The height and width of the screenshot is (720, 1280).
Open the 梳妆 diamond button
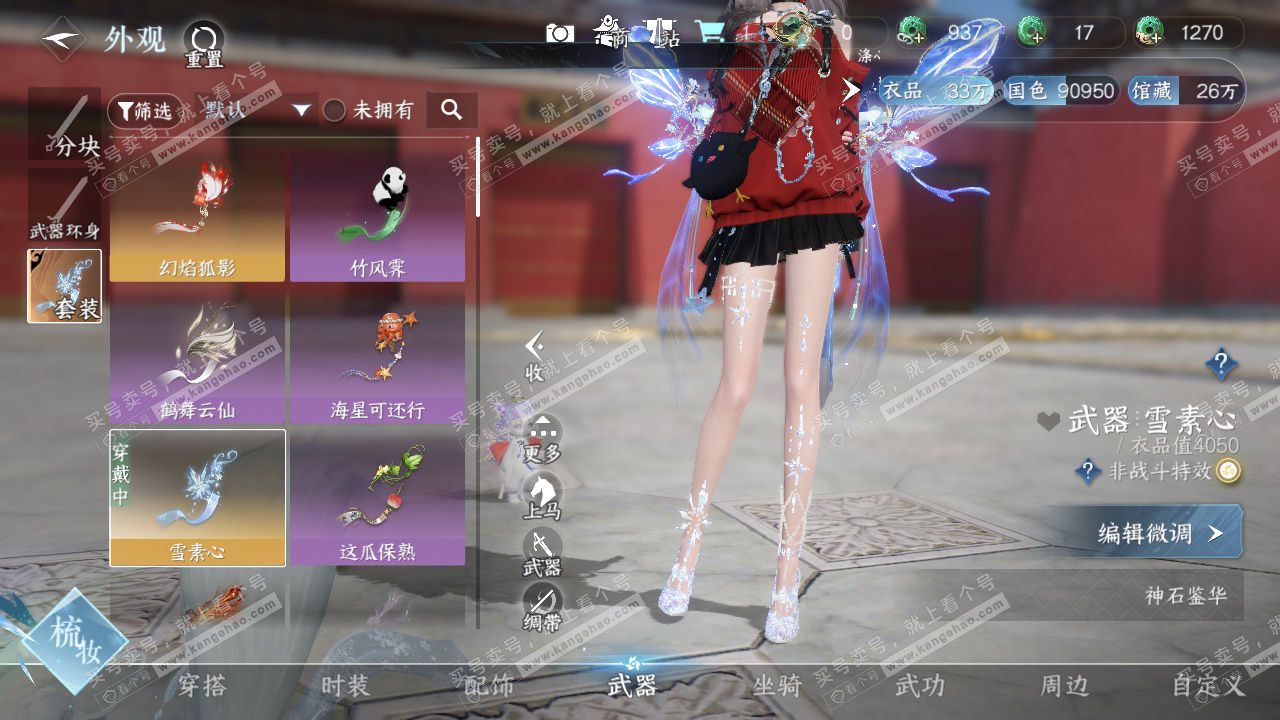click(x=76, y=640)
